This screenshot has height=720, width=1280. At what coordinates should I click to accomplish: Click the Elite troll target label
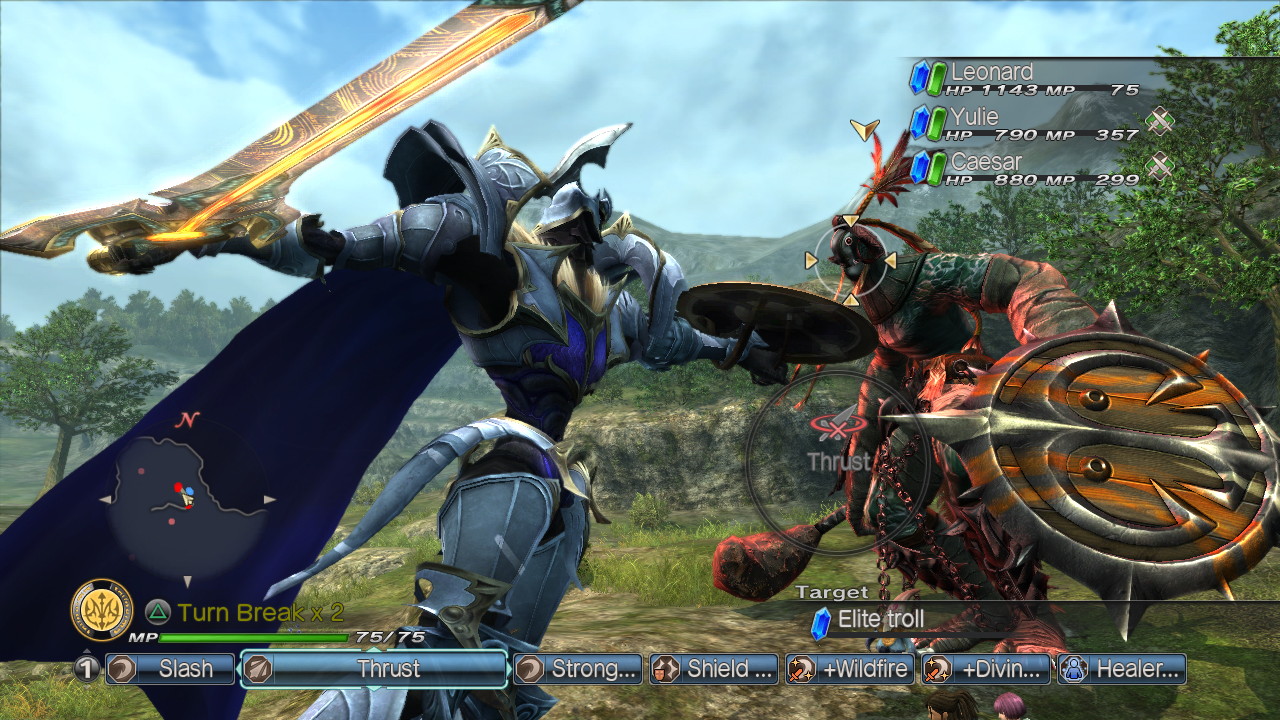point(880,620)
